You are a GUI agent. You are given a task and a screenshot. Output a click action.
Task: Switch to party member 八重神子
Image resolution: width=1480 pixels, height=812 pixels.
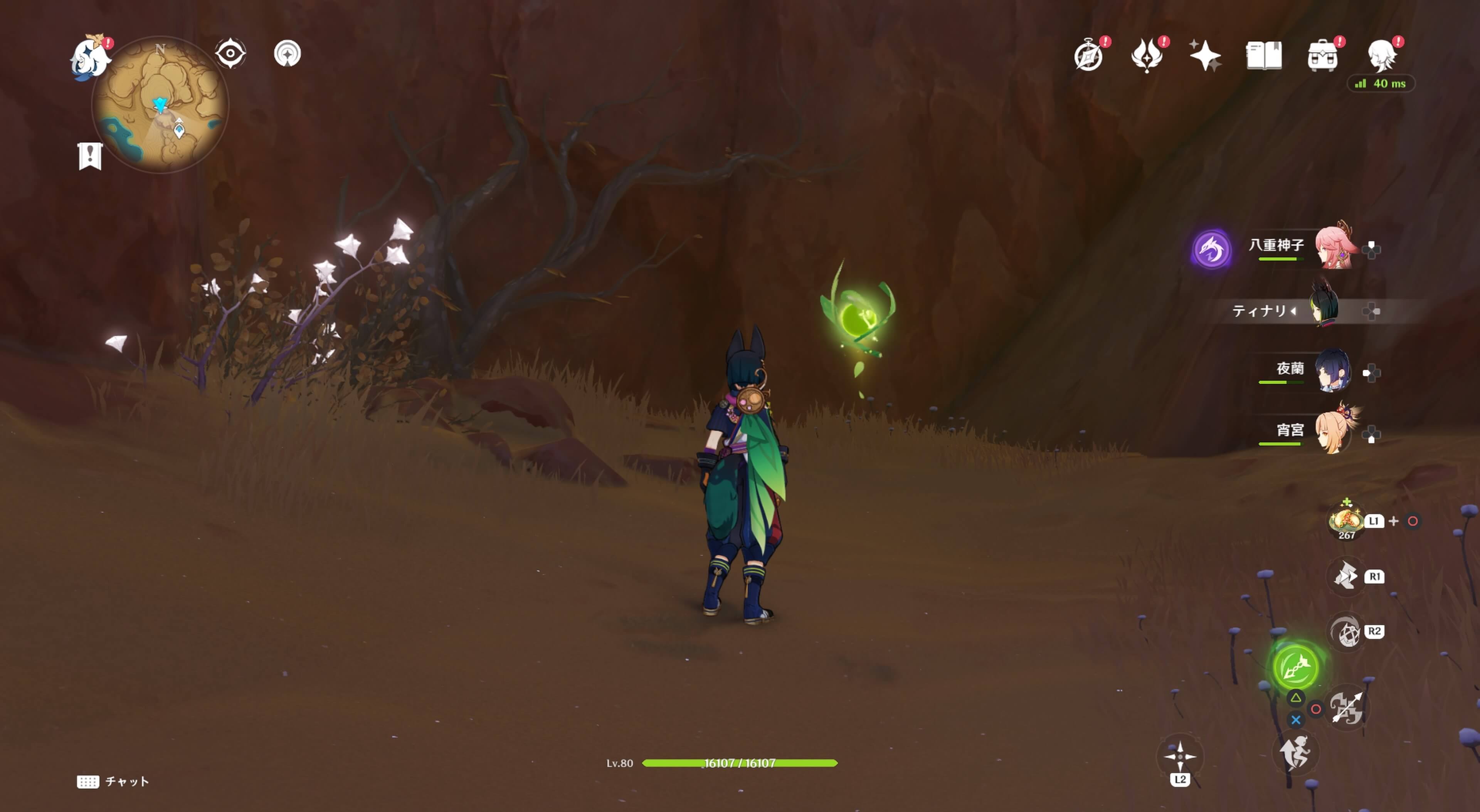(x=1334, y=247)
